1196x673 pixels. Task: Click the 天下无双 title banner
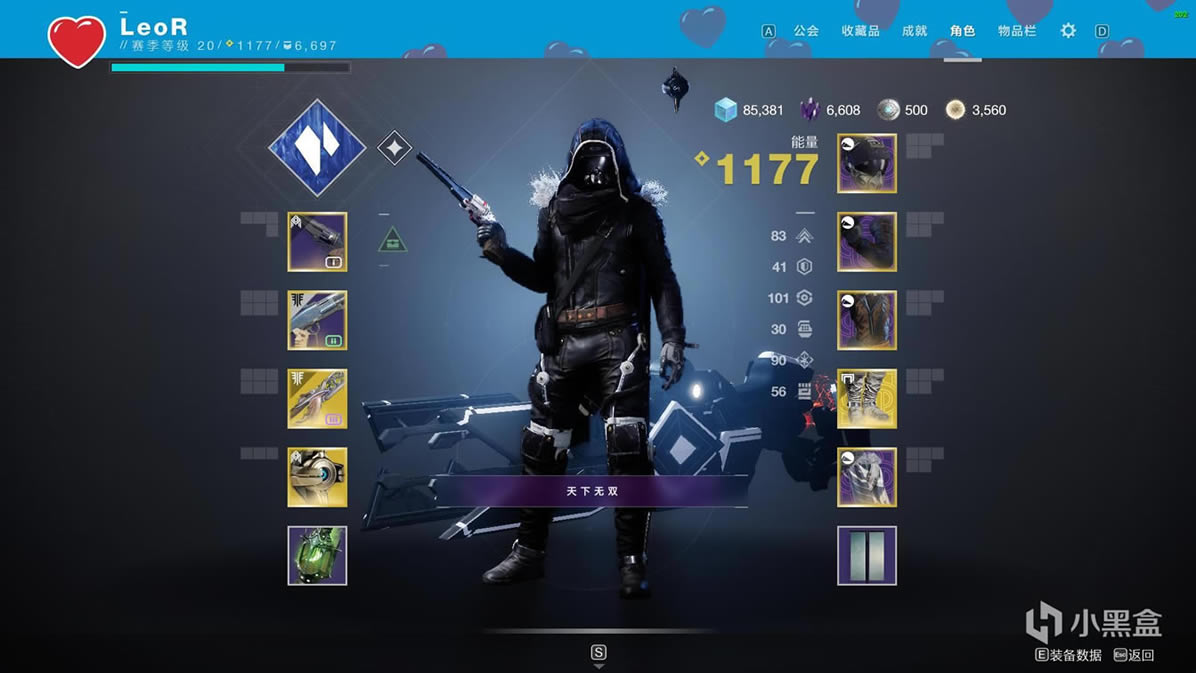point(592,491)
